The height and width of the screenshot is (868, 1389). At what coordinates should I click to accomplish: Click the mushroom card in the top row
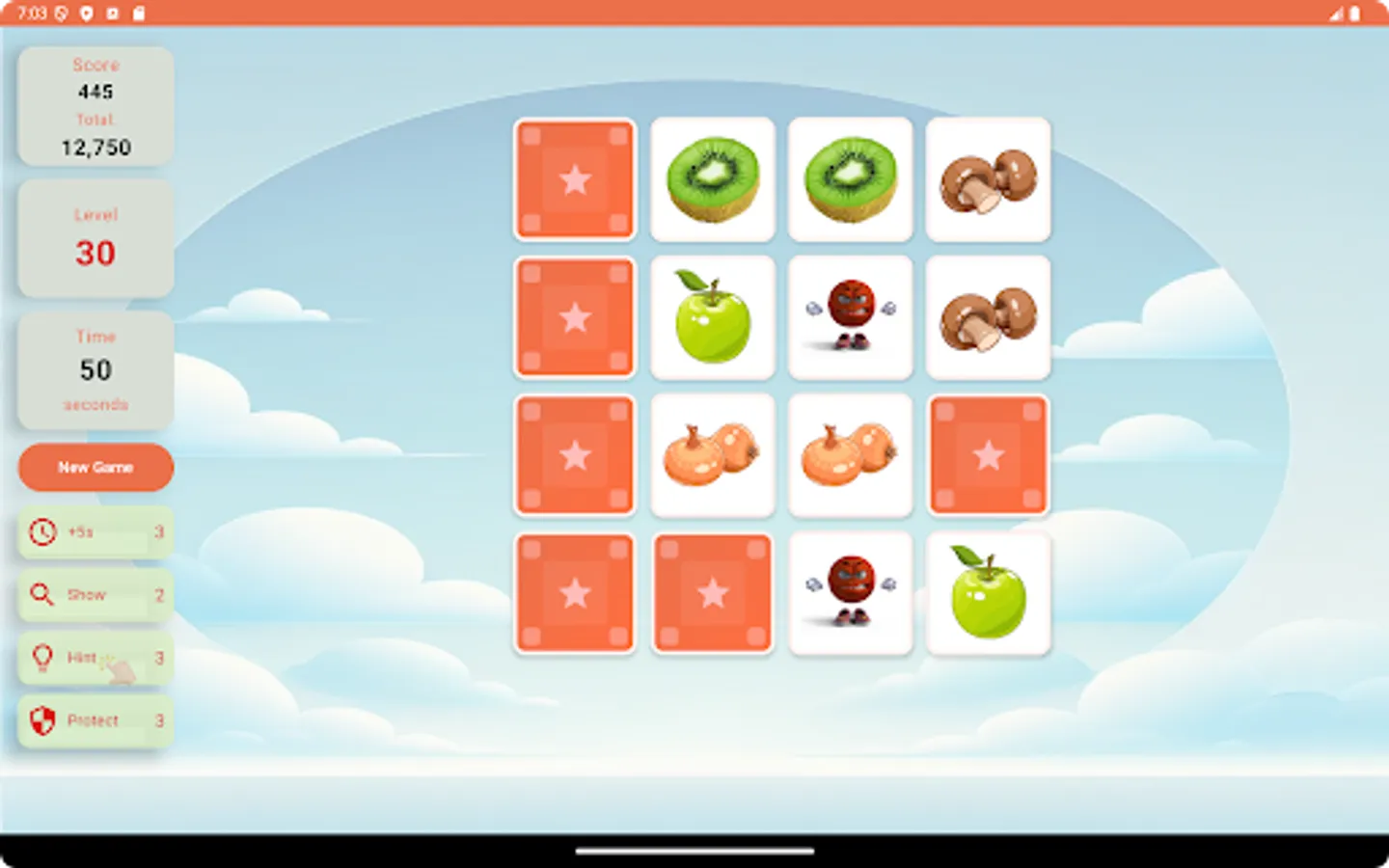click(987, 180)
